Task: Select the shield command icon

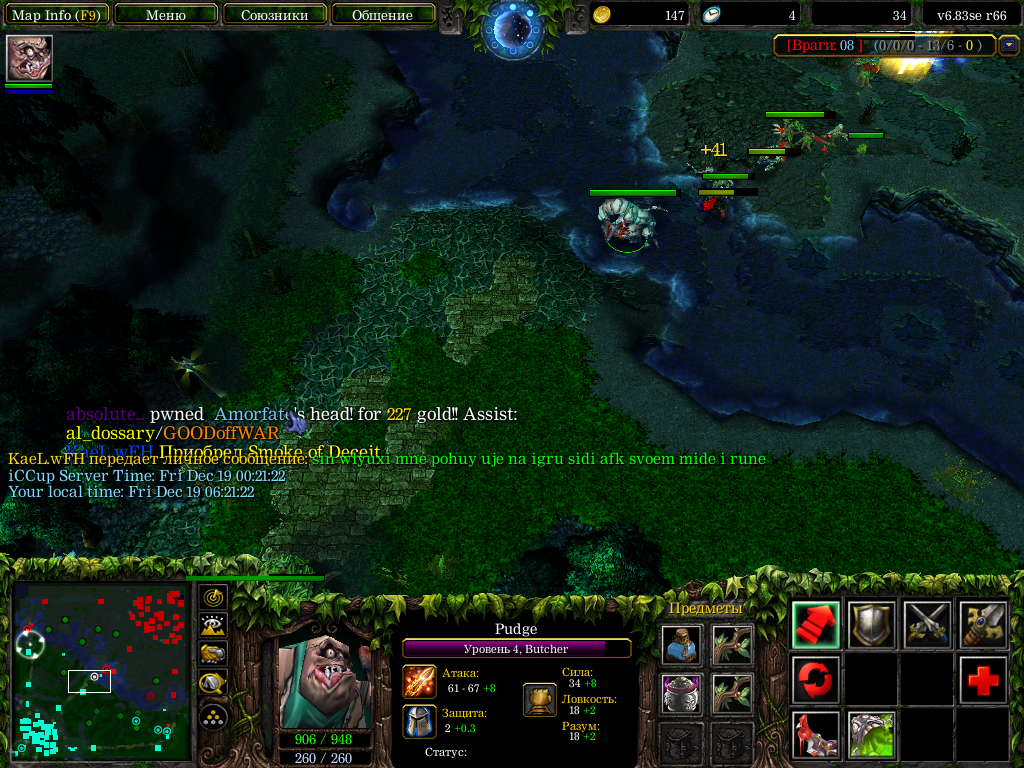Action: pos(871,625)
